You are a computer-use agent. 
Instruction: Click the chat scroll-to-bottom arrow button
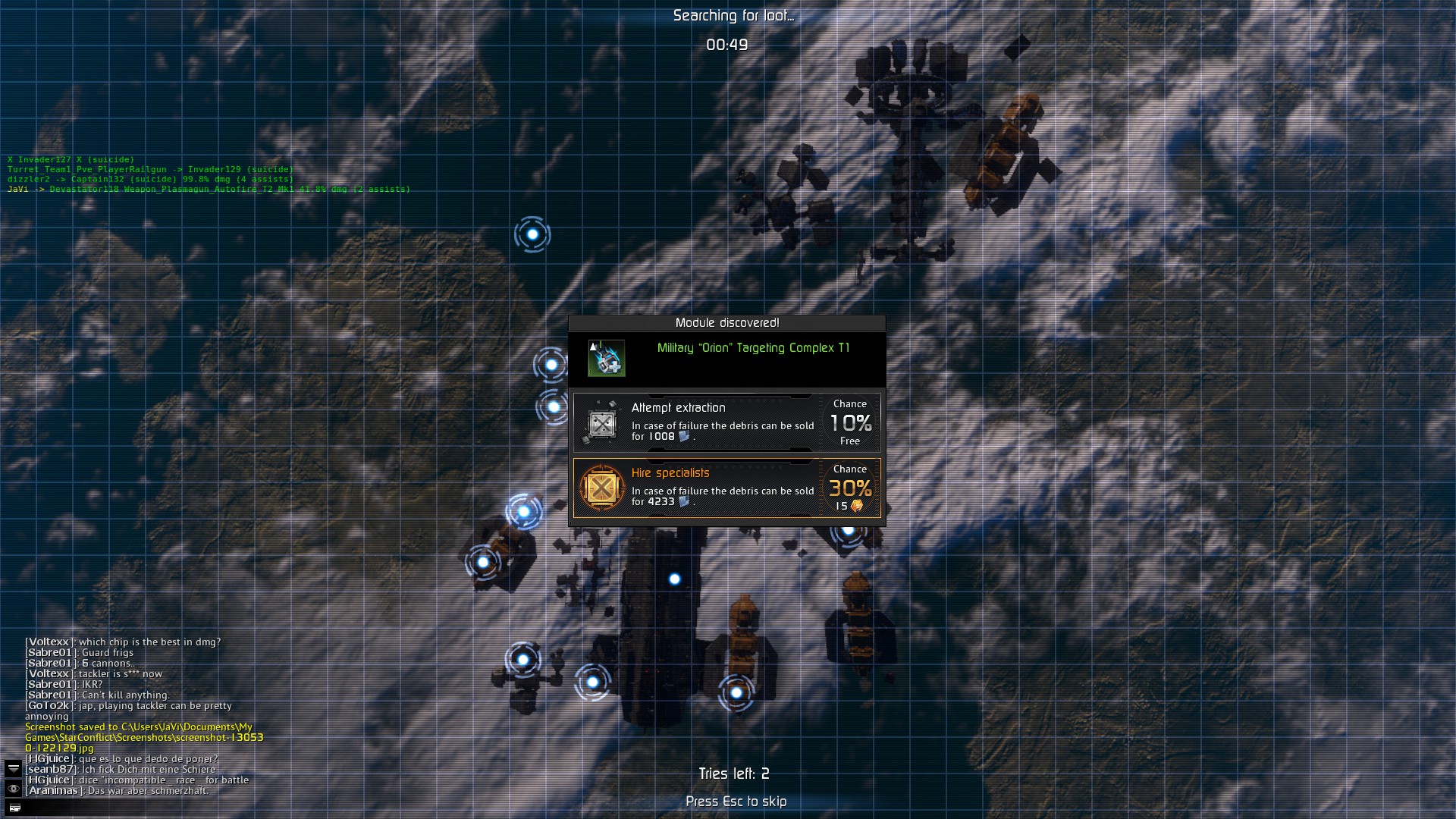point(14,768)
